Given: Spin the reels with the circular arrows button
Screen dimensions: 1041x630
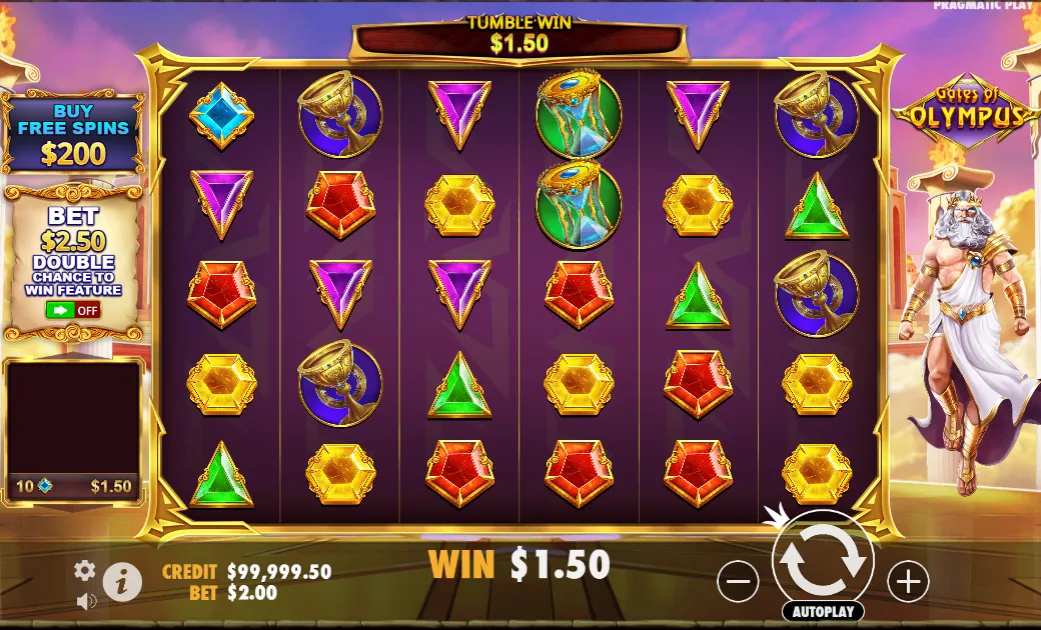Looking at the screenshot, I should click(x=823, y=560).
